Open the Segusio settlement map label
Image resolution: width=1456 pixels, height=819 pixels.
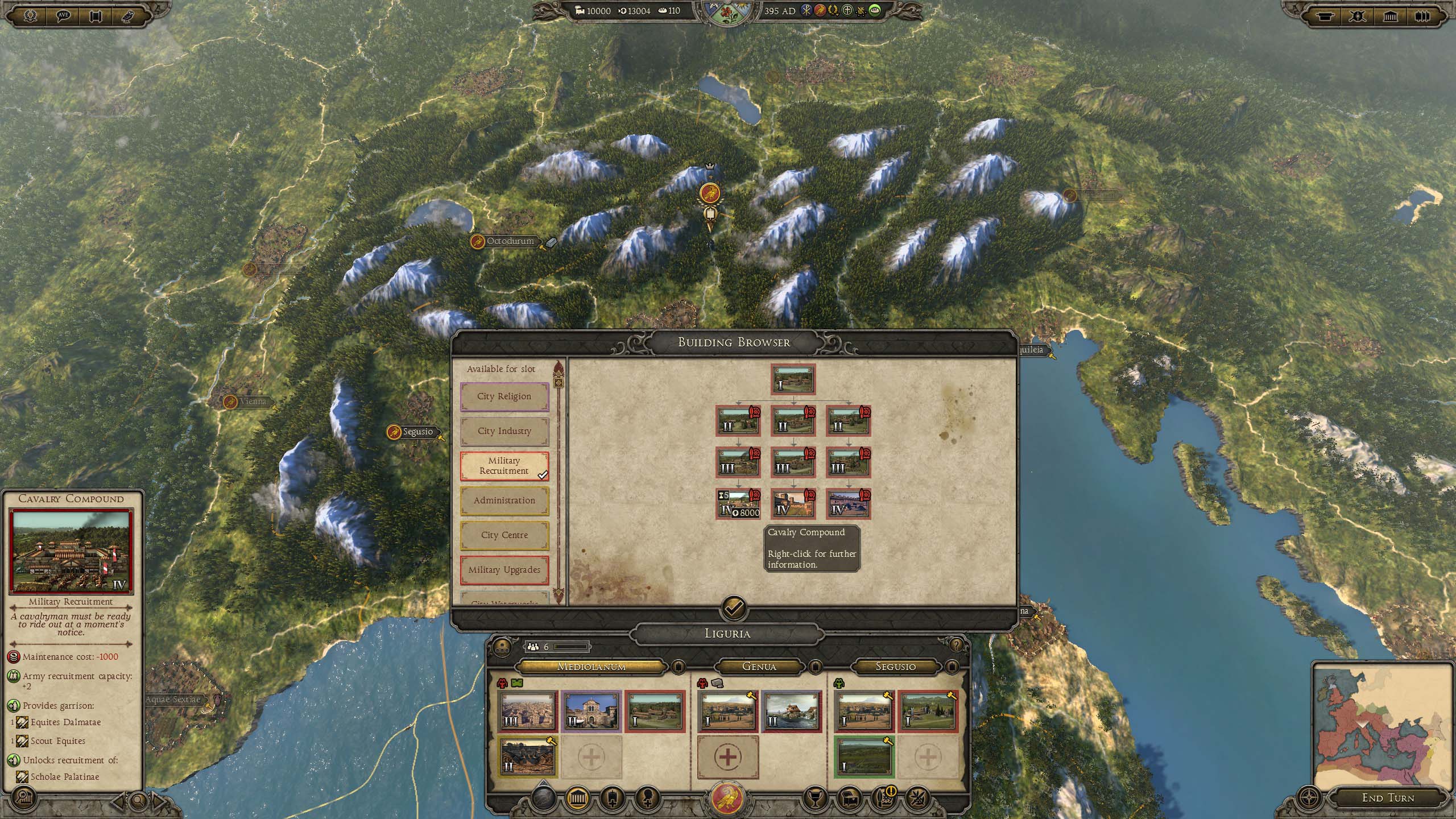[417, 432]
